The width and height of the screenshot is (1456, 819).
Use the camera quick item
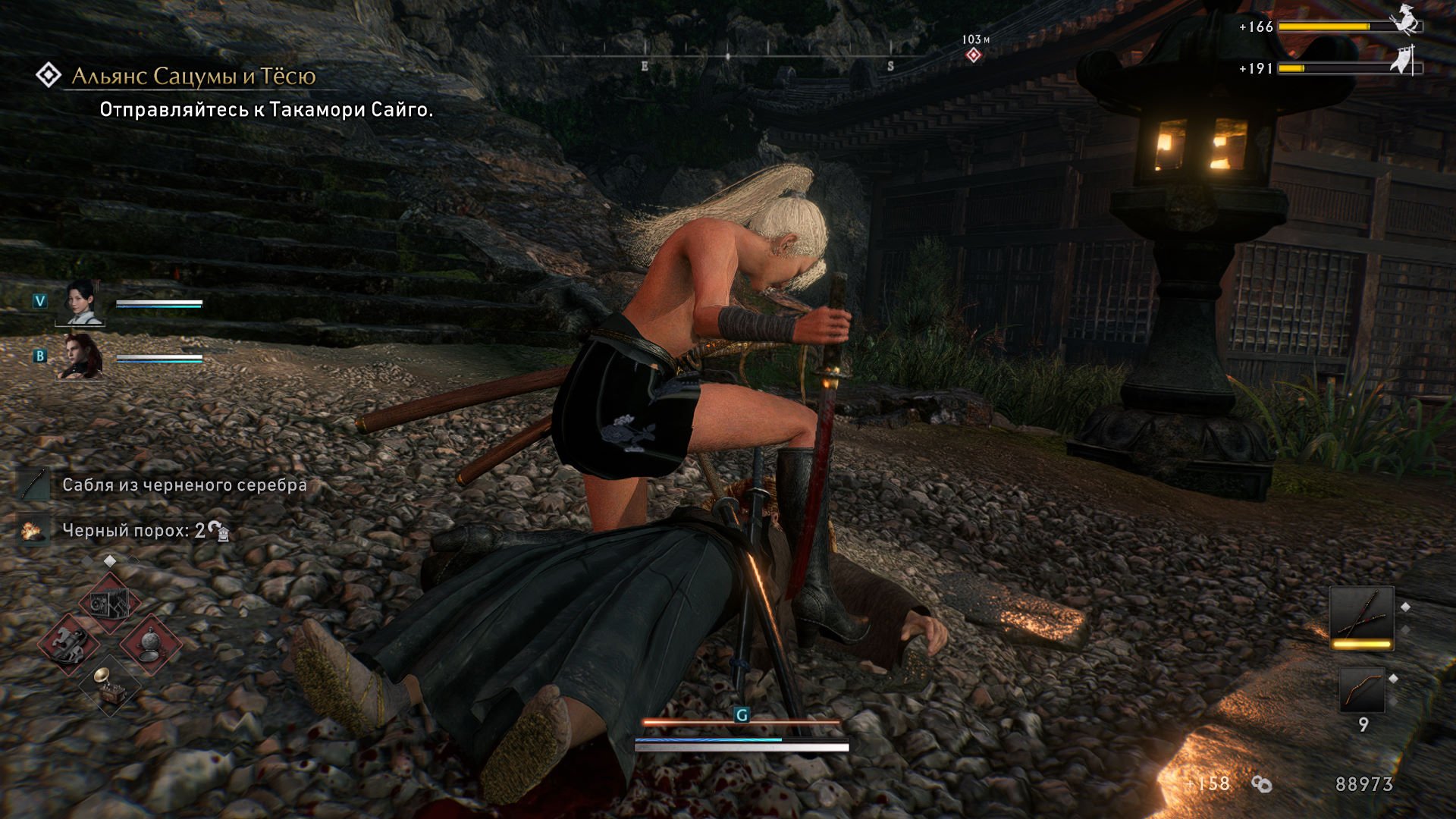(x=109, y=604)
